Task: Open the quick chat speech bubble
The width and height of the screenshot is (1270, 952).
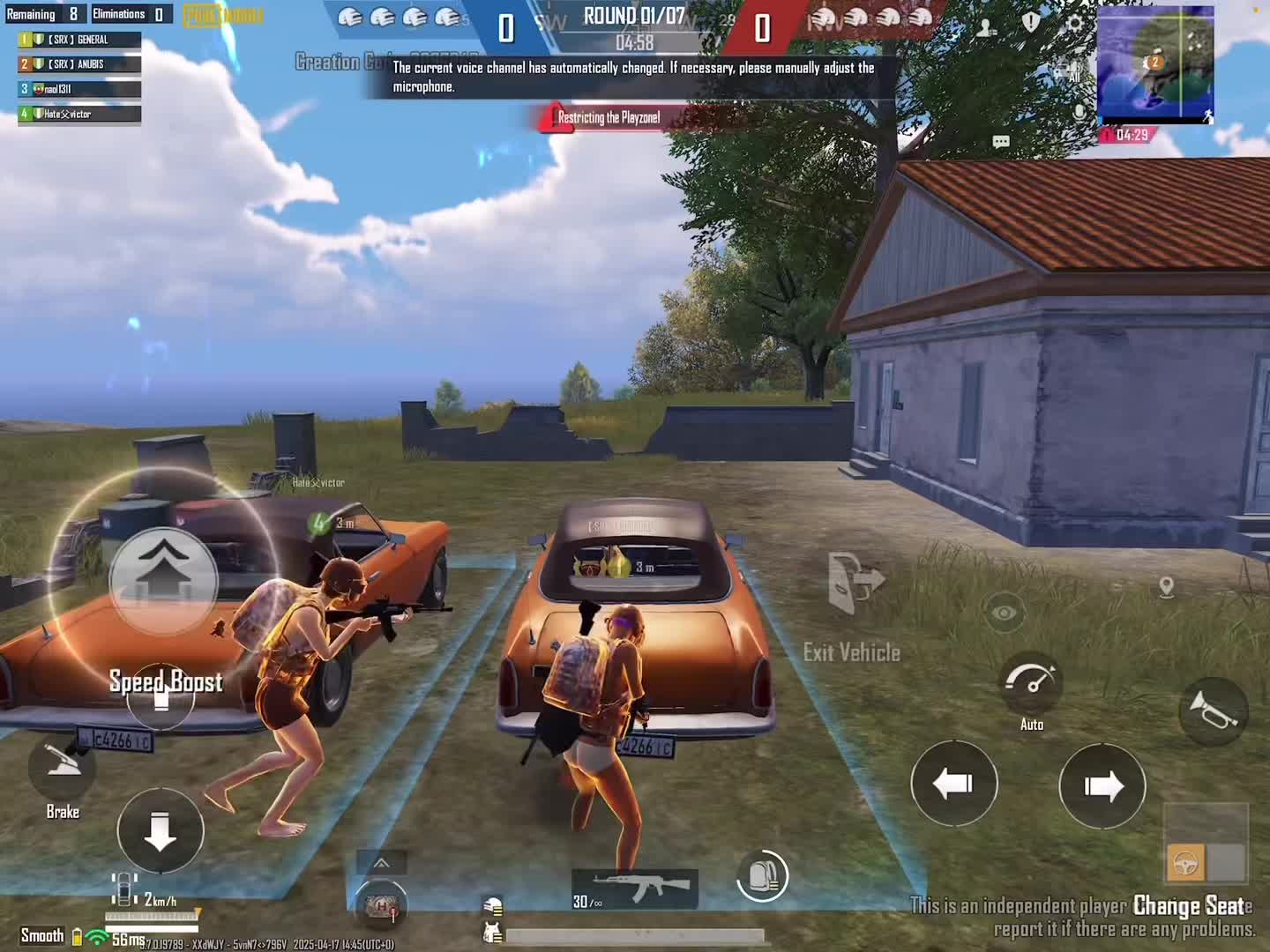Action: point(1000,141)
